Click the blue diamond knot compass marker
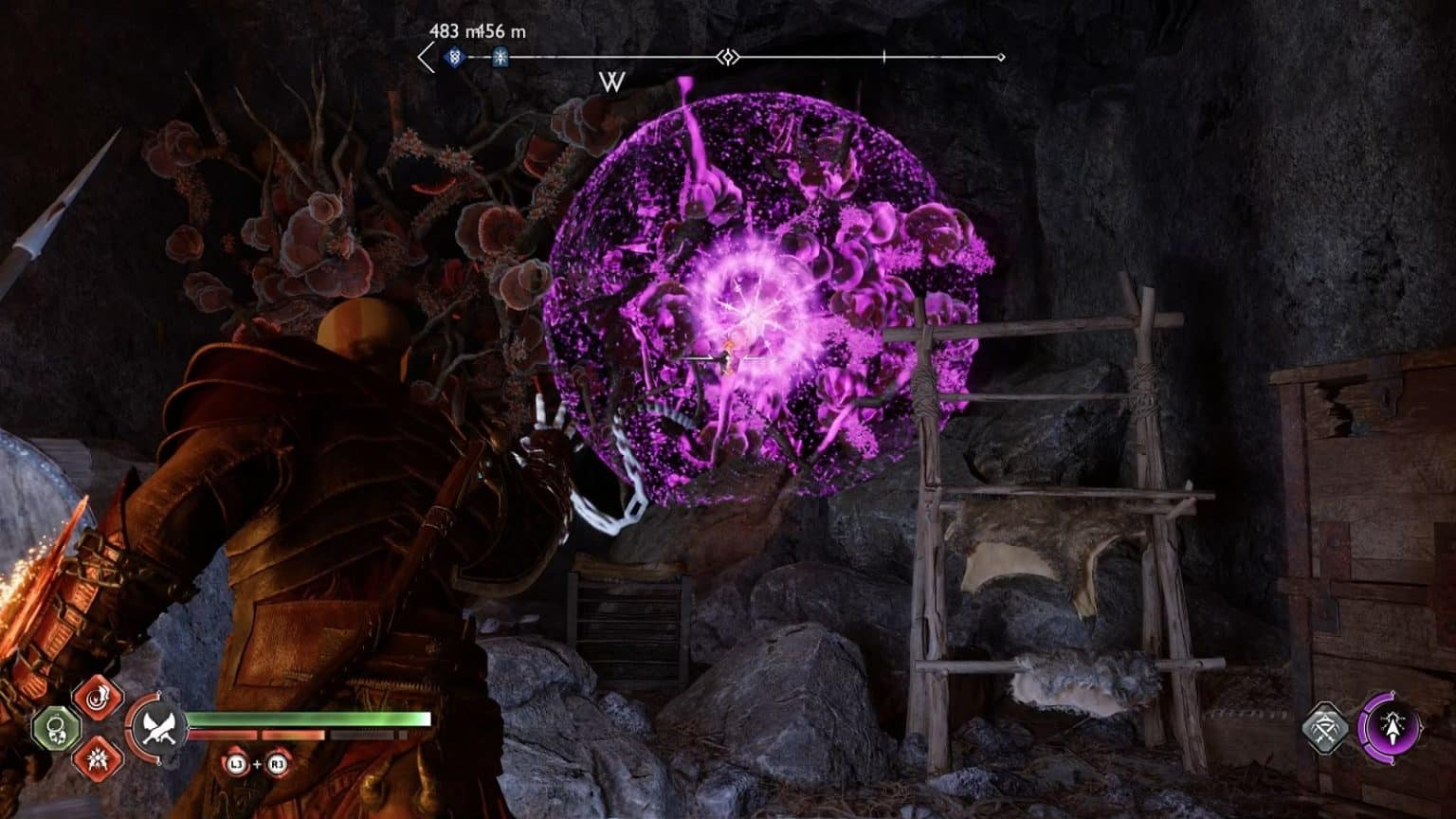The image size is (1456, 819). coord(455,57)
